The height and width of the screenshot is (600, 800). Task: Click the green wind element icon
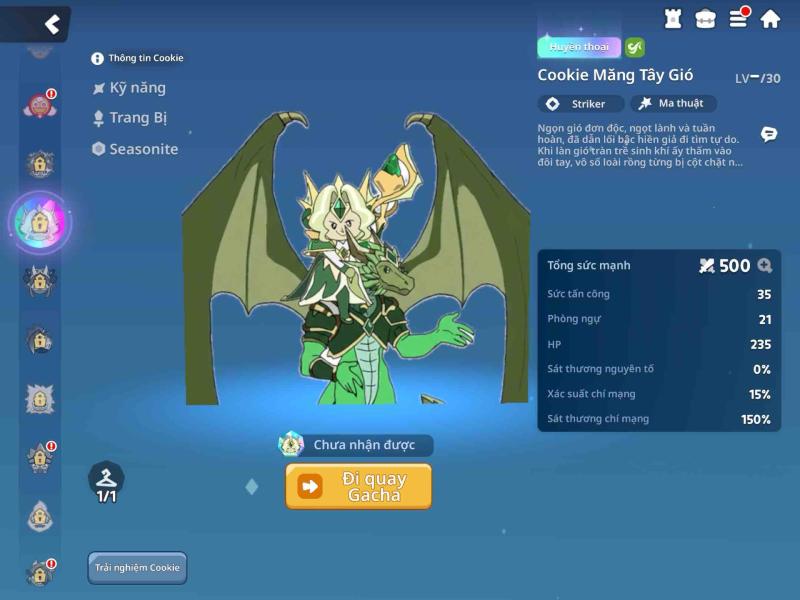point(635,47)
